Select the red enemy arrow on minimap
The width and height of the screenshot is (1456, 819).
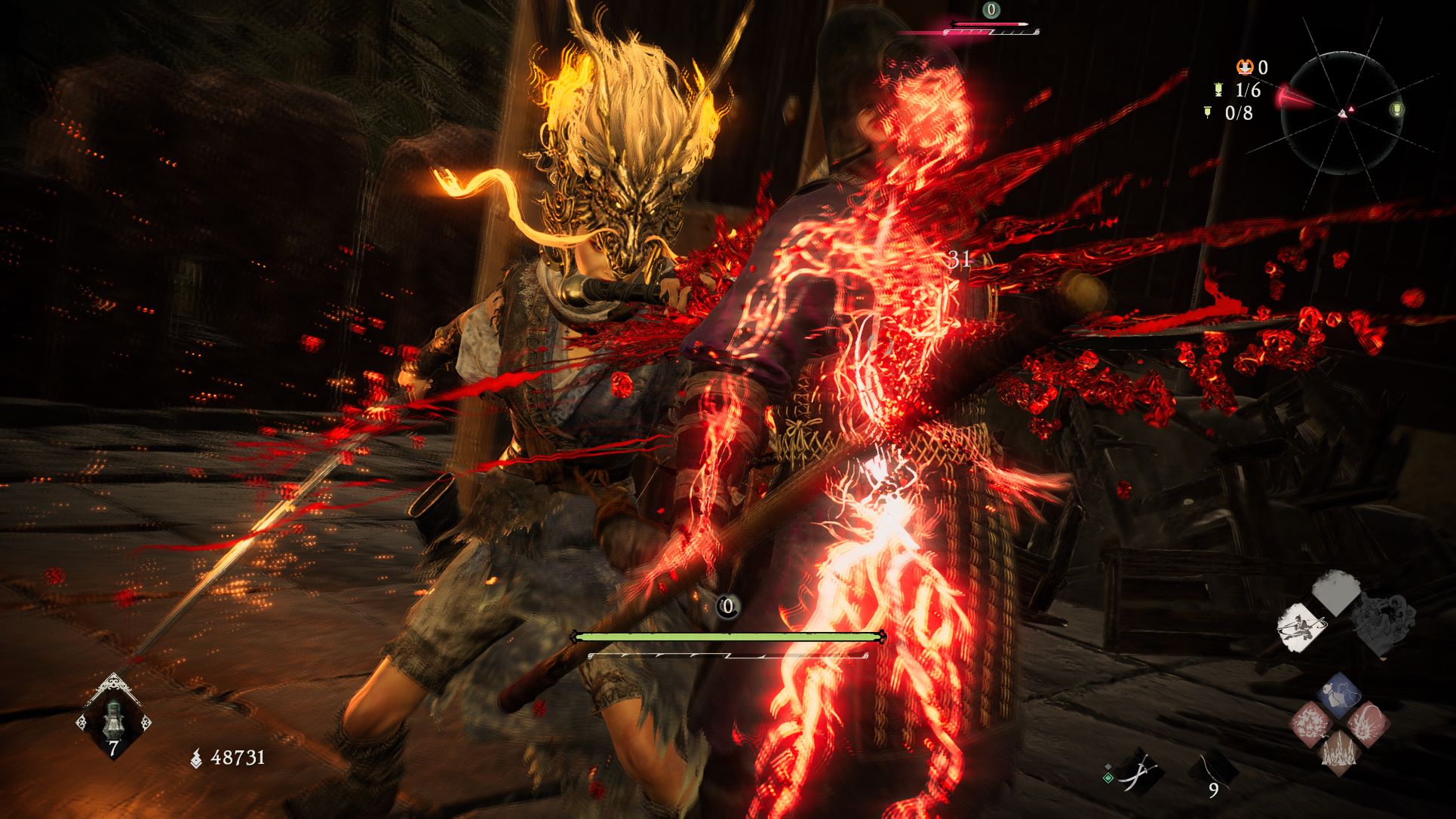(x=1292, y=100)
